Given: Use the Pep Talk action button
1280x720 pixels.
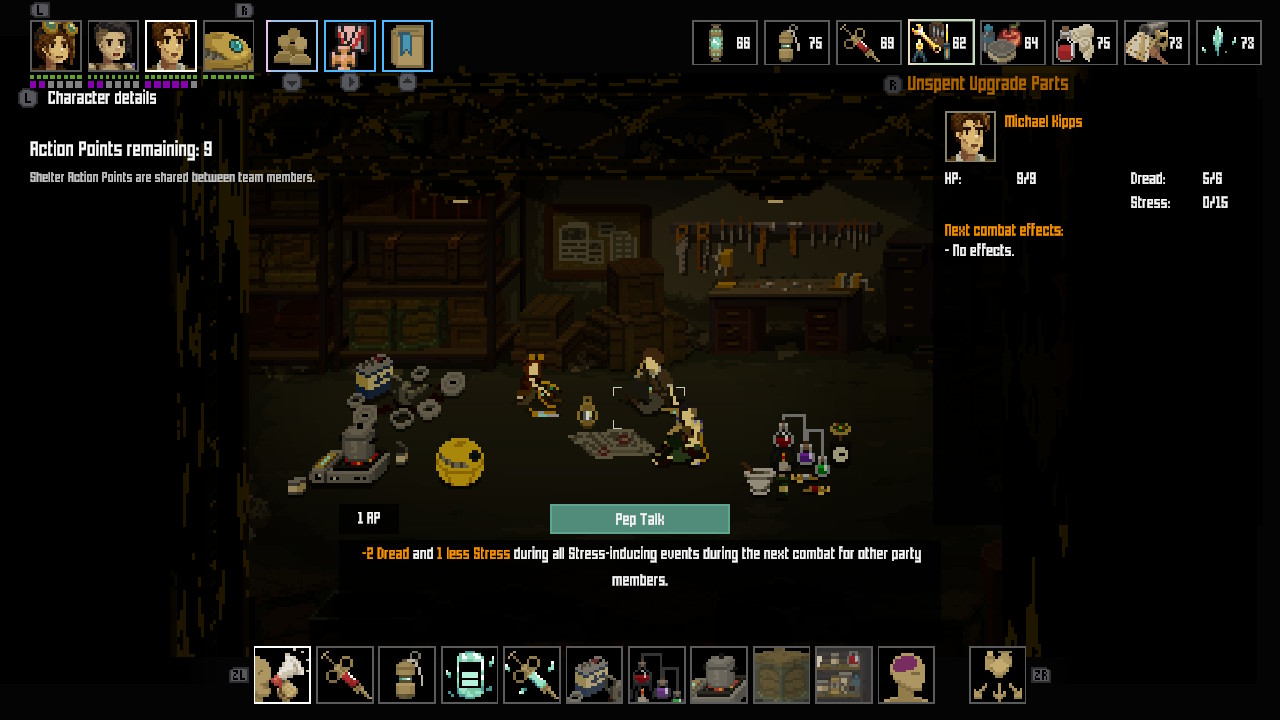Looking at the screenshot, I should tap(640, 519).
